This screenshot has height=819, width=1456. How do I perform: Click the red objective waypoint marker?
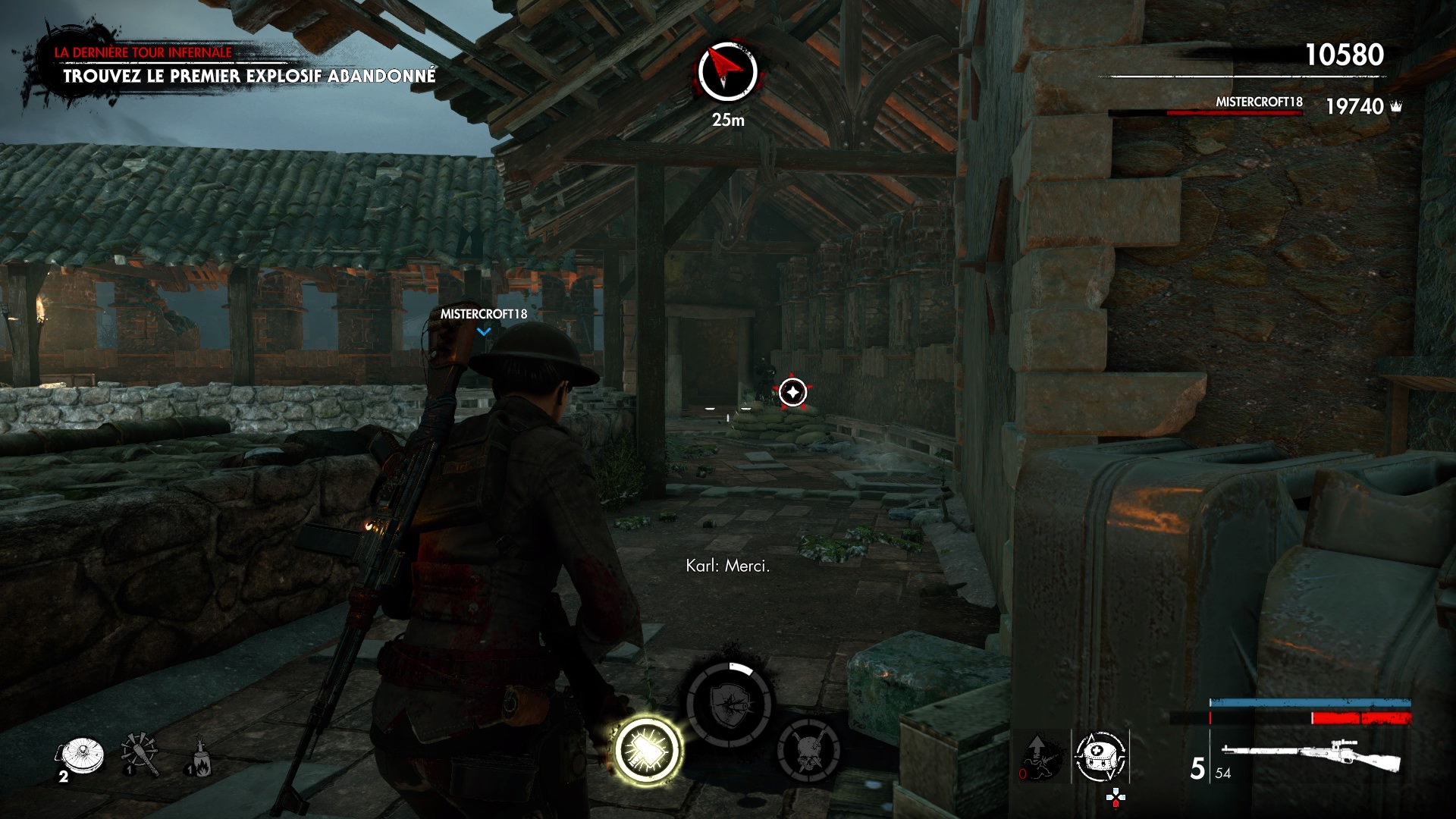pos(793,392)
